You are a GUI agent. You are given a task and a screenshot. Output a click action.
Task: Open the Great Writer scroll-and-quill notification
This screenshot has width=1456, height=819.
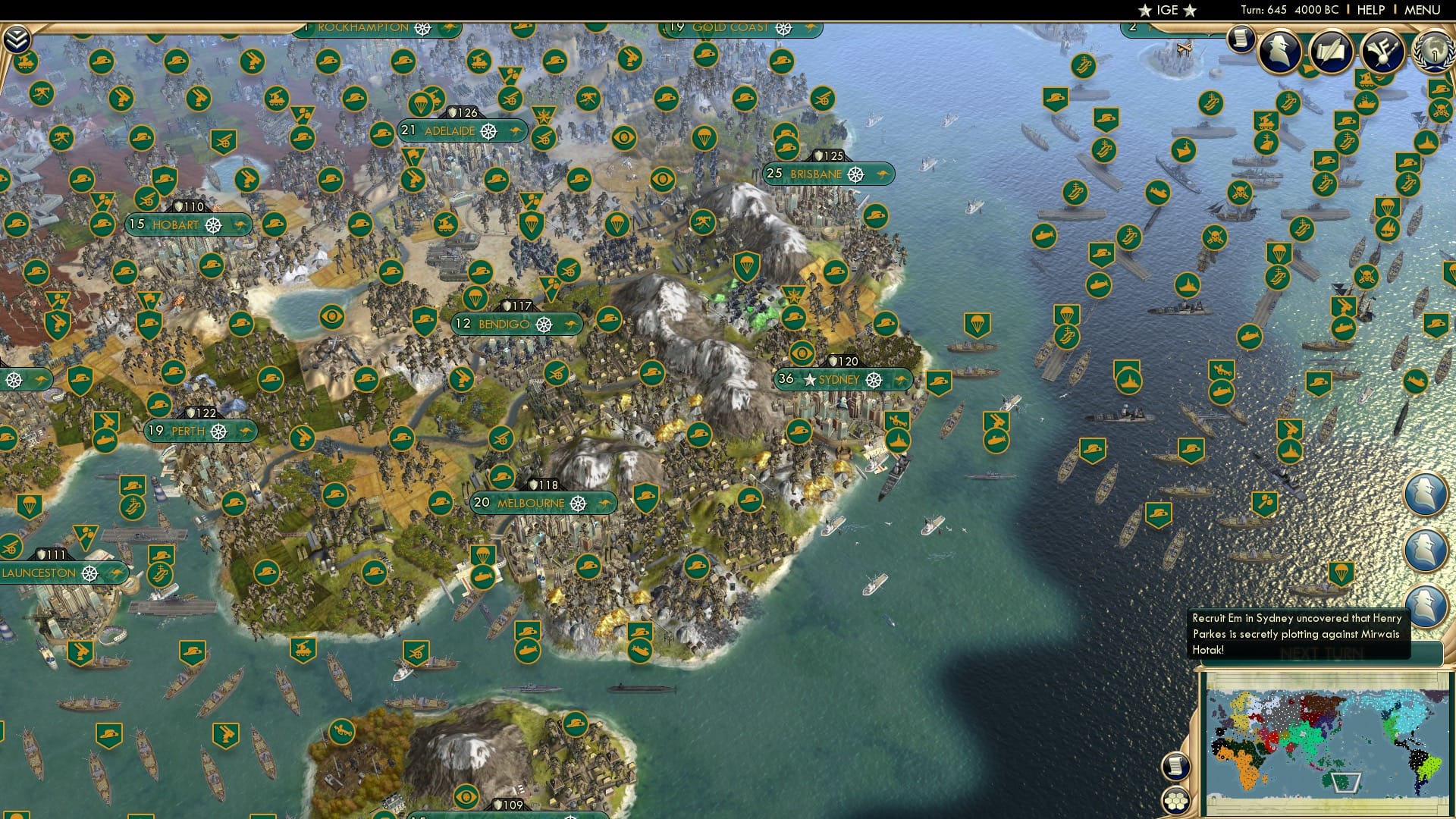pos(1332,50)
